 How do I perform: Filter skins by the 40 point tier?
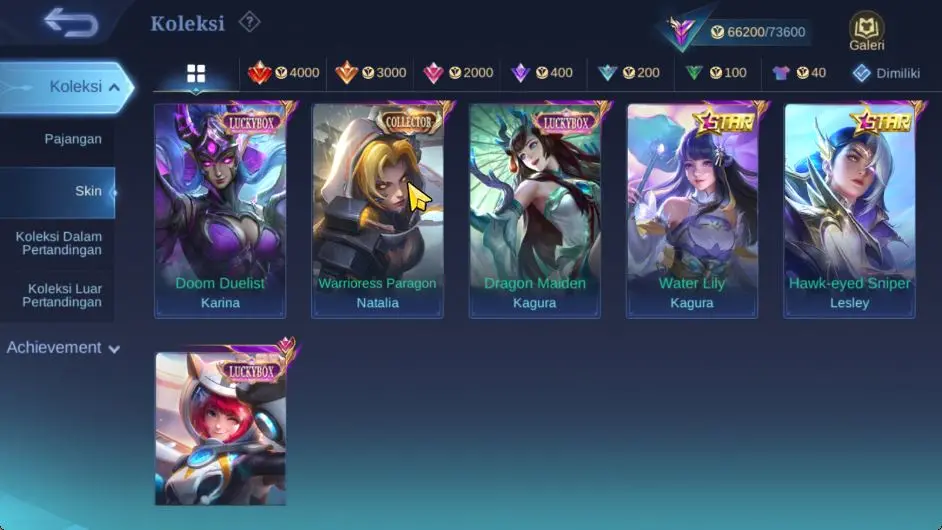pyautogui.click(x=798, y=73)
